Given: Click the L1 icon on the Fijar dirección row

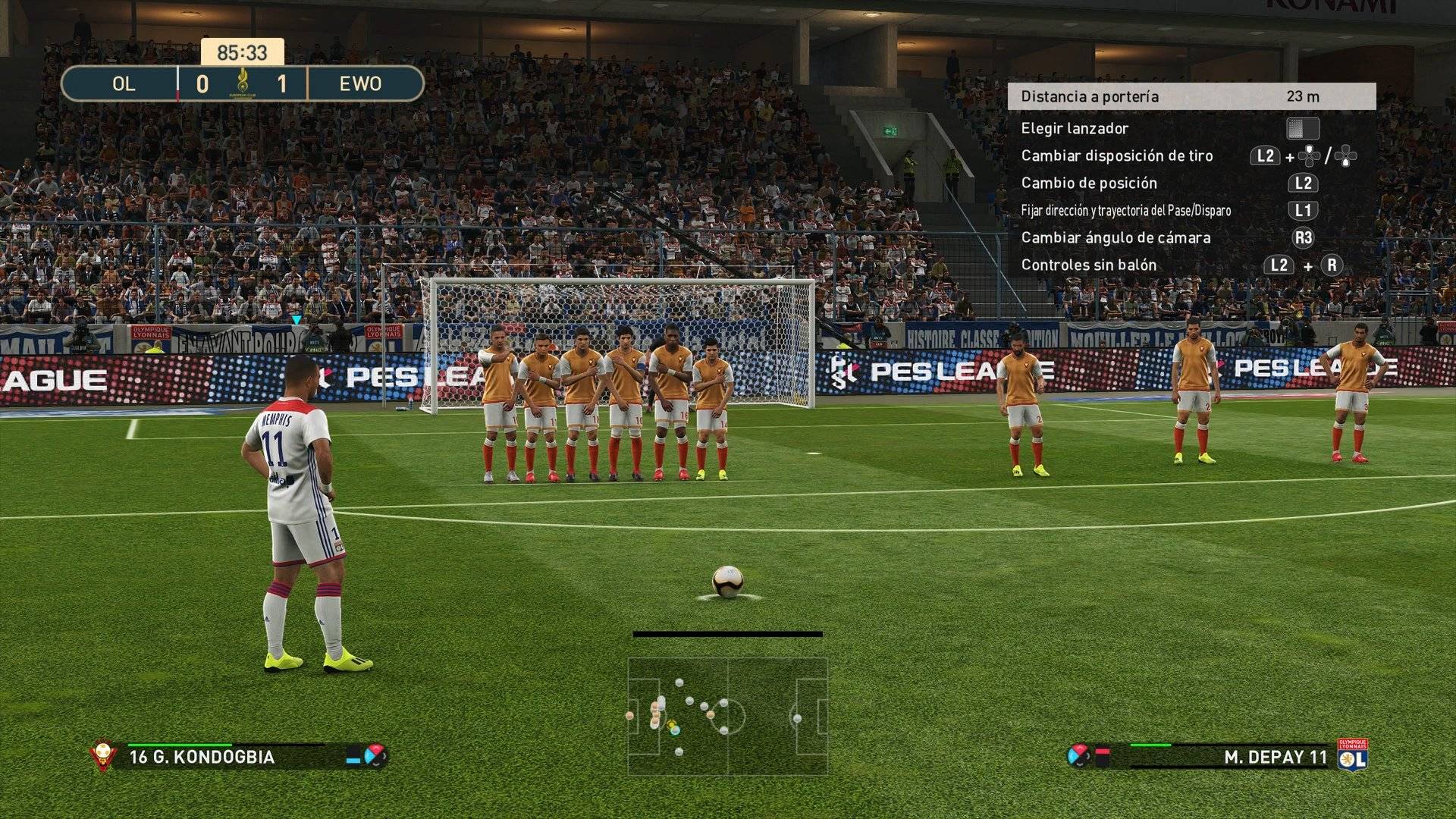Looking at the screenshot, I should coord(1303,210).
